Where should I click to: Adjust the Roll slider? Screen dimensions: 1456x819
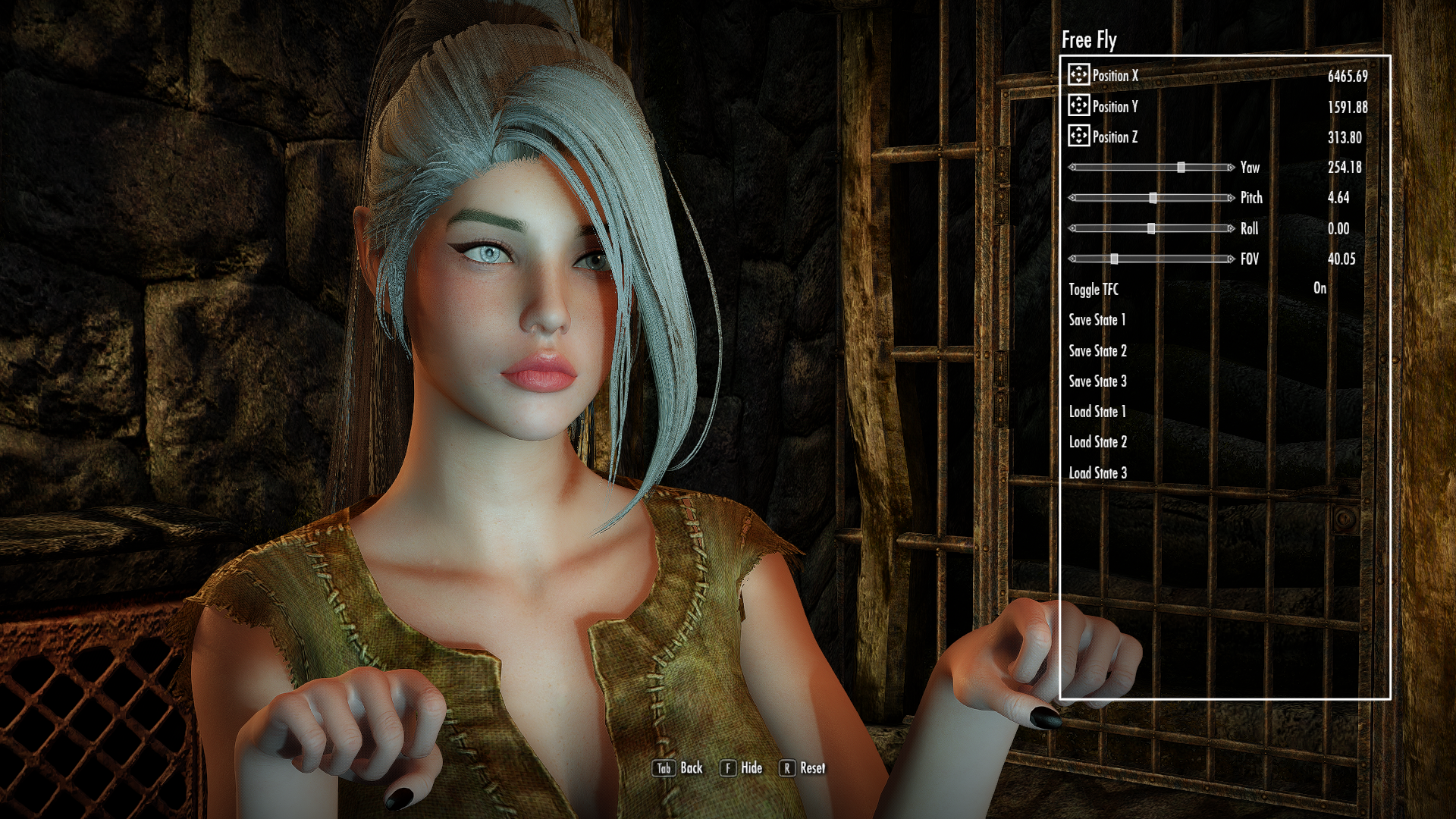pos(1151,228)
